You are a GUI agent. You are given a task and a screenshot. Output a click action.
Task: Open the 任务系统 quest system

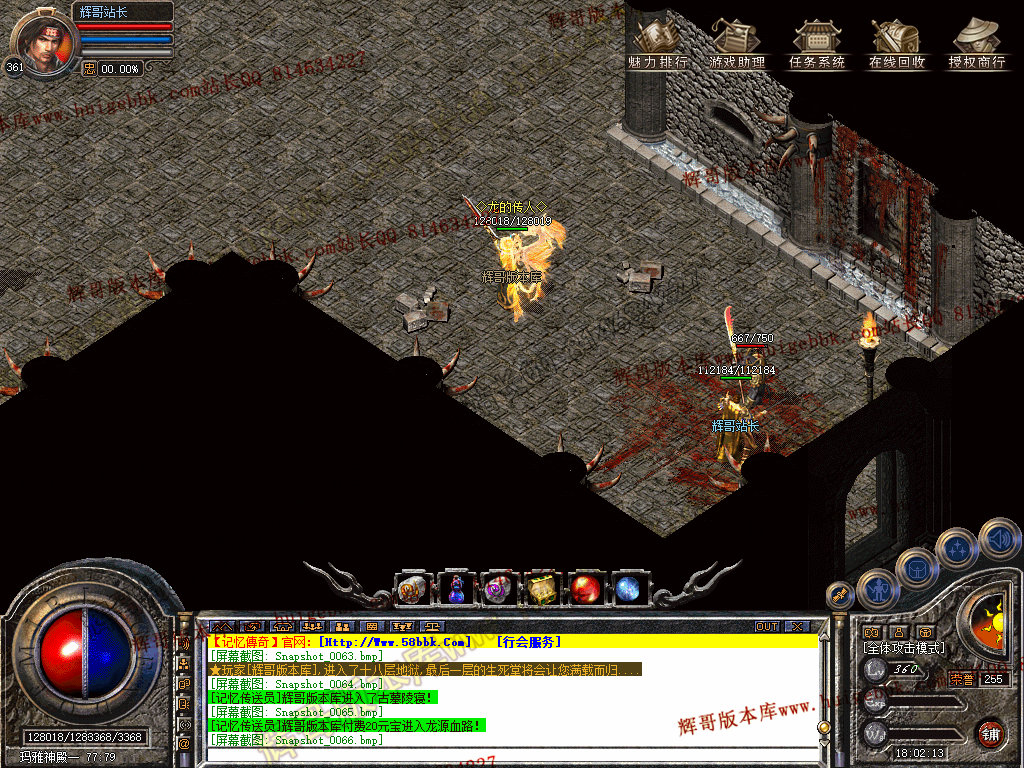pos(817,45)
